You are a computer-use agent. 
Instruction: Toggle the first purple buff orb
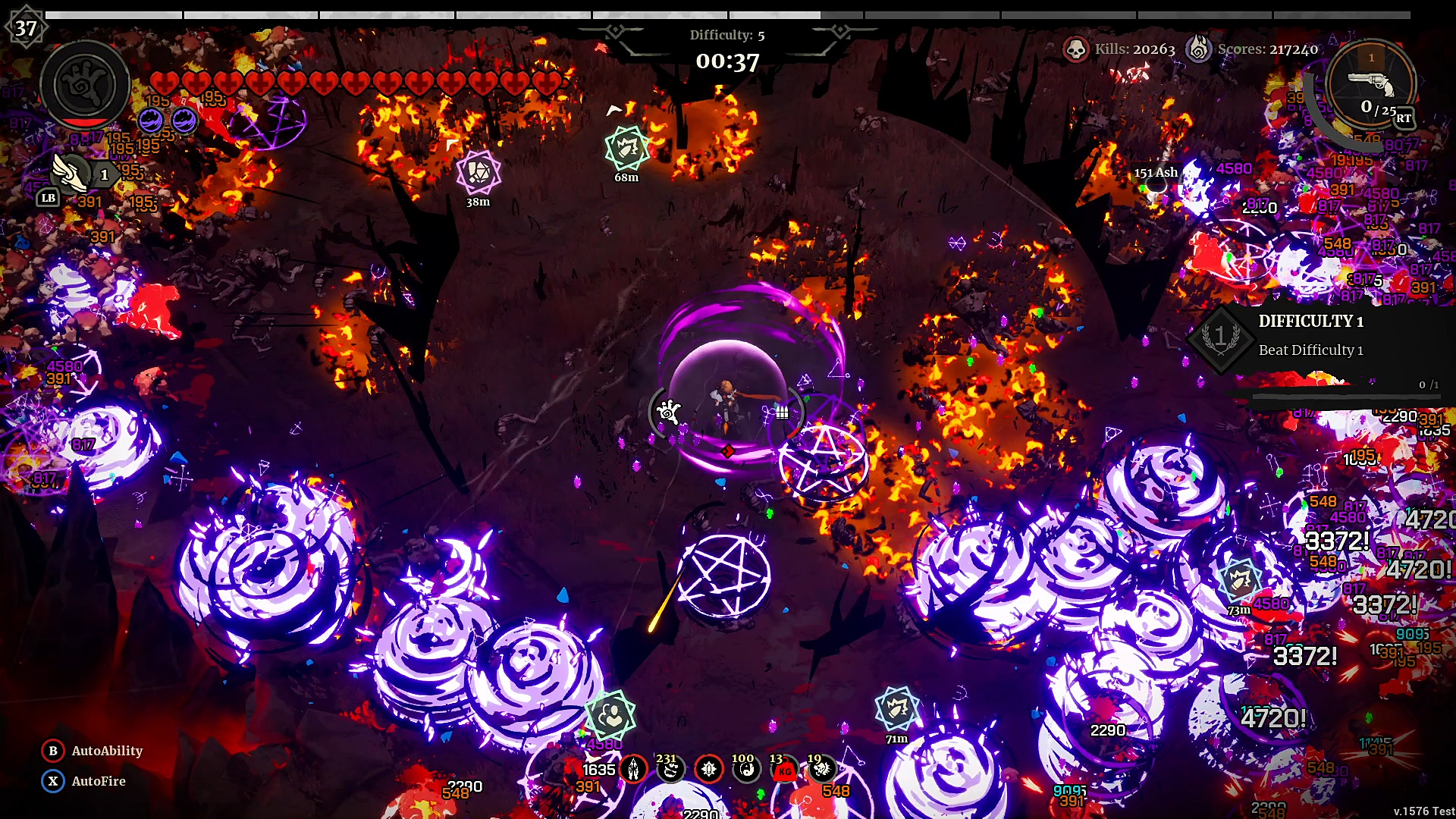[x=149, y=118]
